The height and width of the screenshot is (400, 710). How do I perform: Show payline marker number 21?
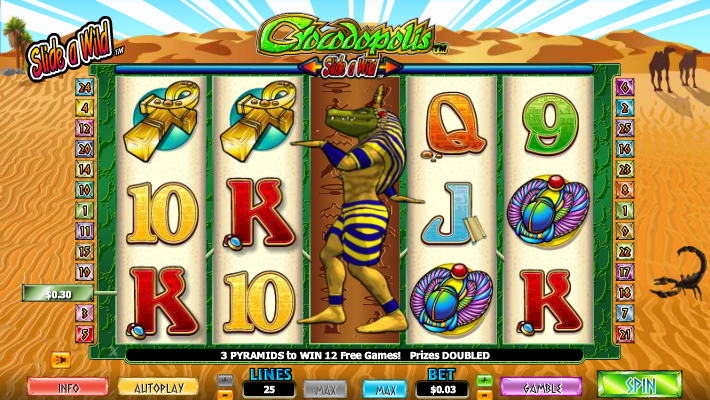tap(625, 333)
